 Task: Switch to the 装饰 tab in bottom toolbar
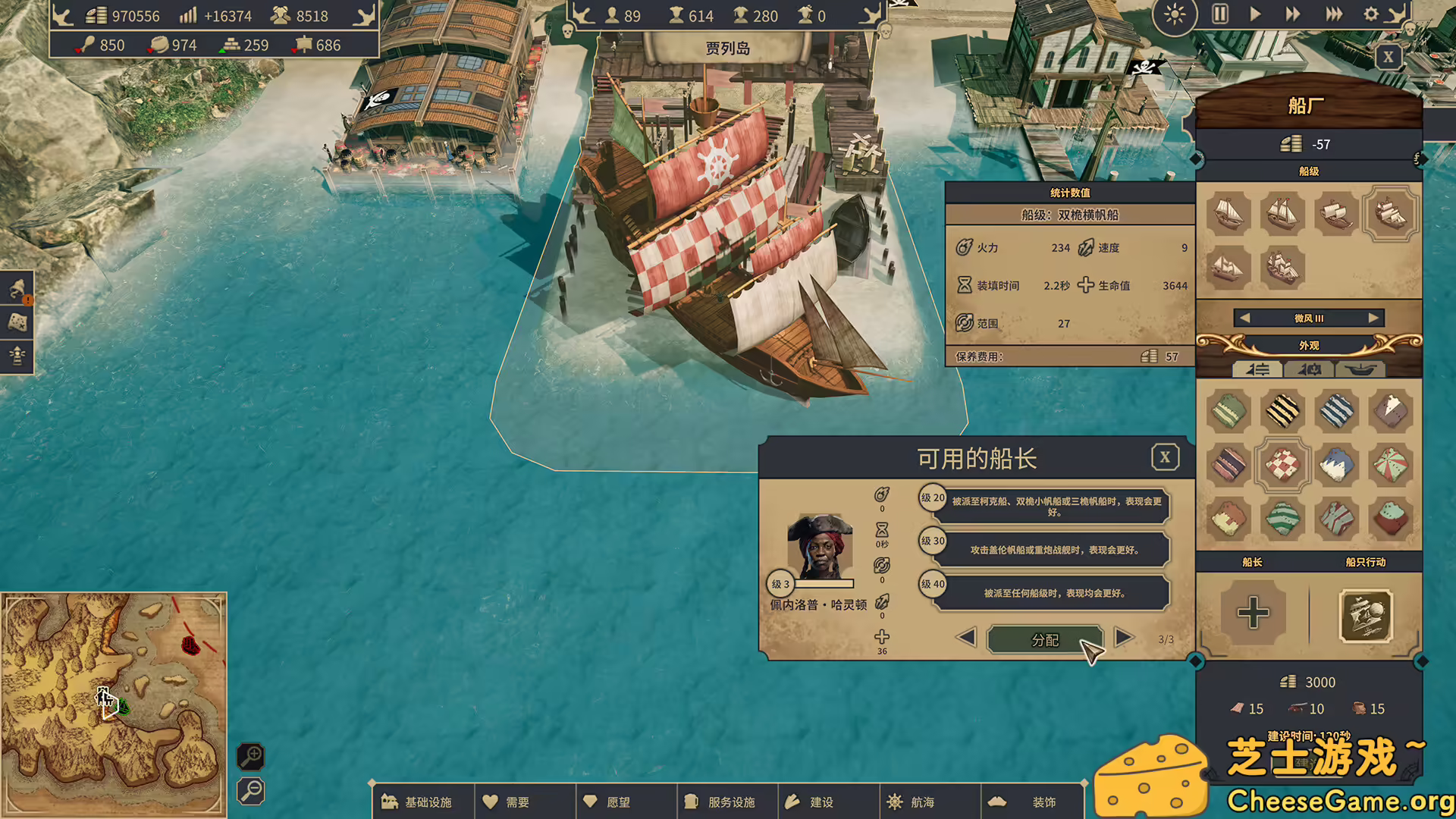[1031, 801]
